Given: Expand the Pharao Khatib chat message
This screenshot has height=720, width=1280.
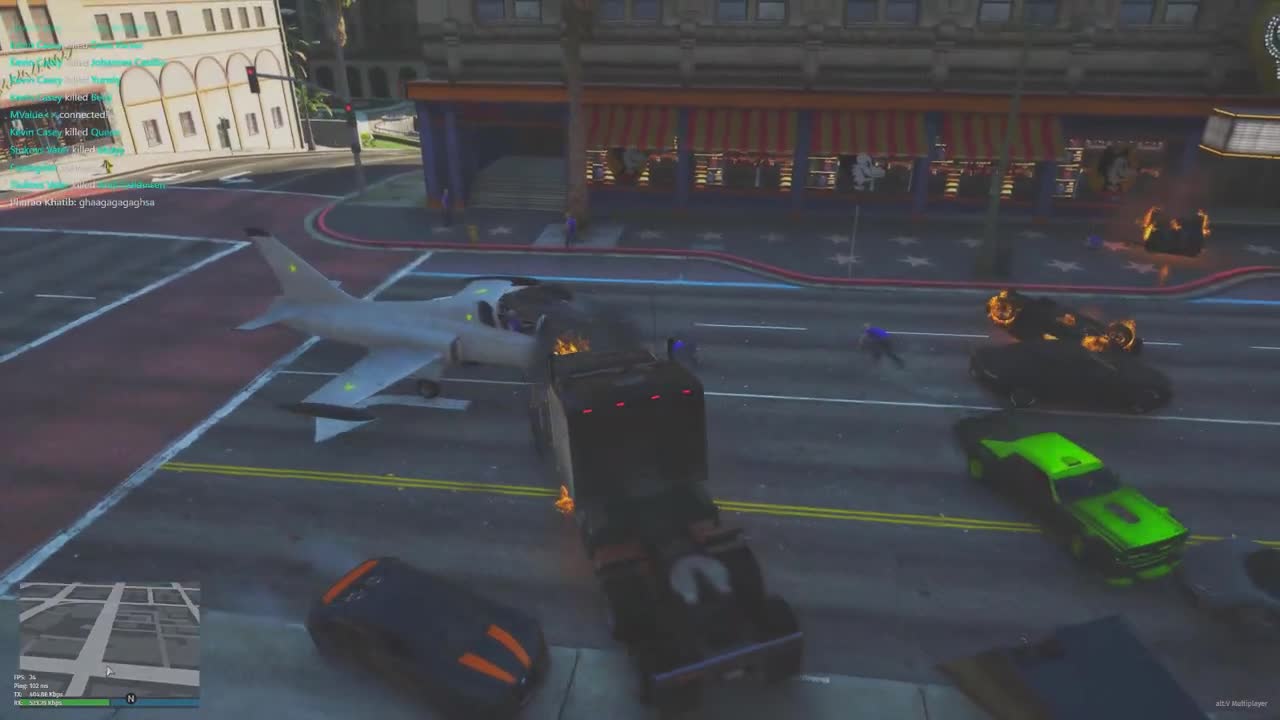Looking at the screenshot, I should [82, 202].
